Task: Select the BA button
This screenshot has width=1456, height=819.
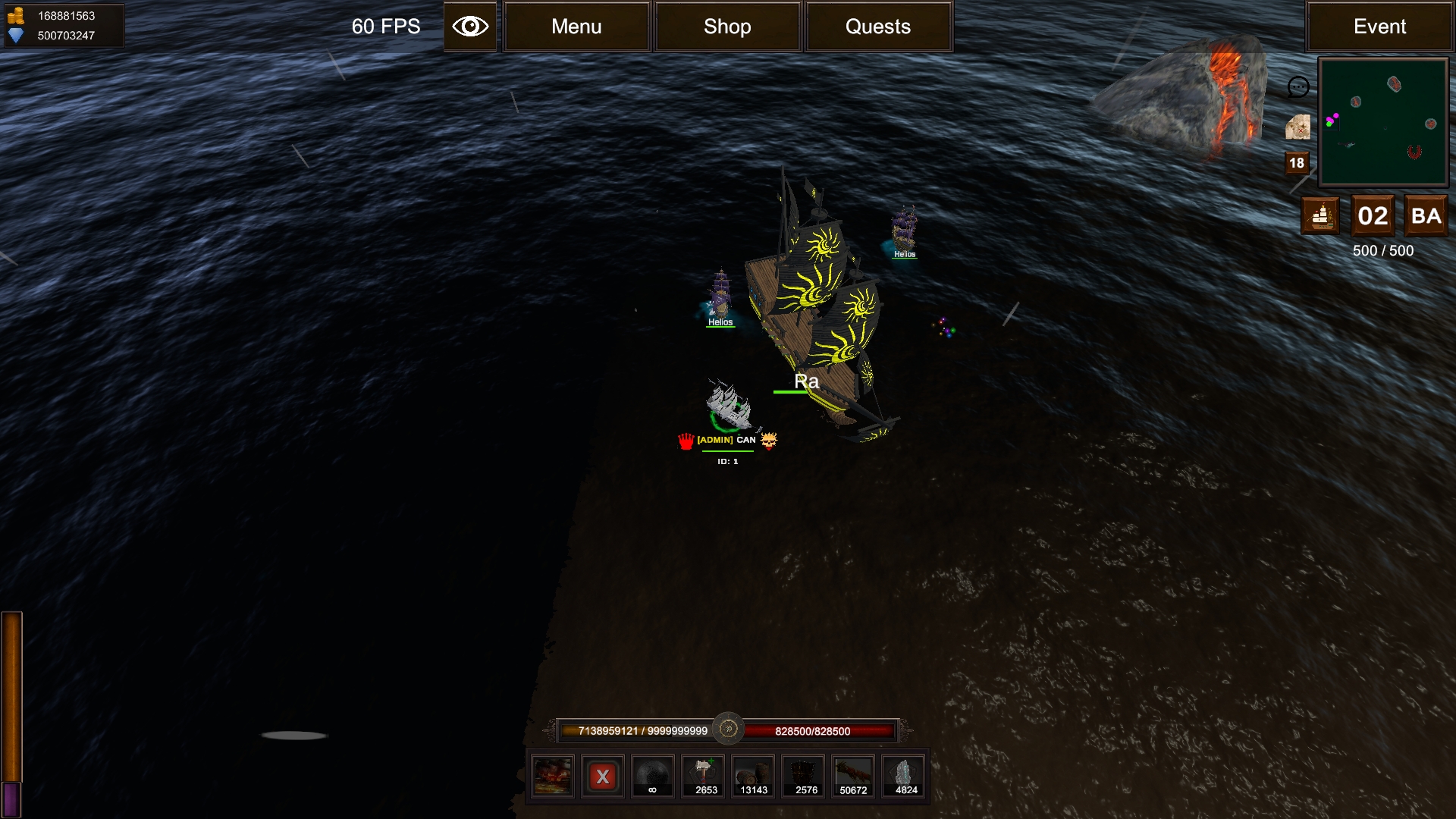Action: coord(1426,216)
